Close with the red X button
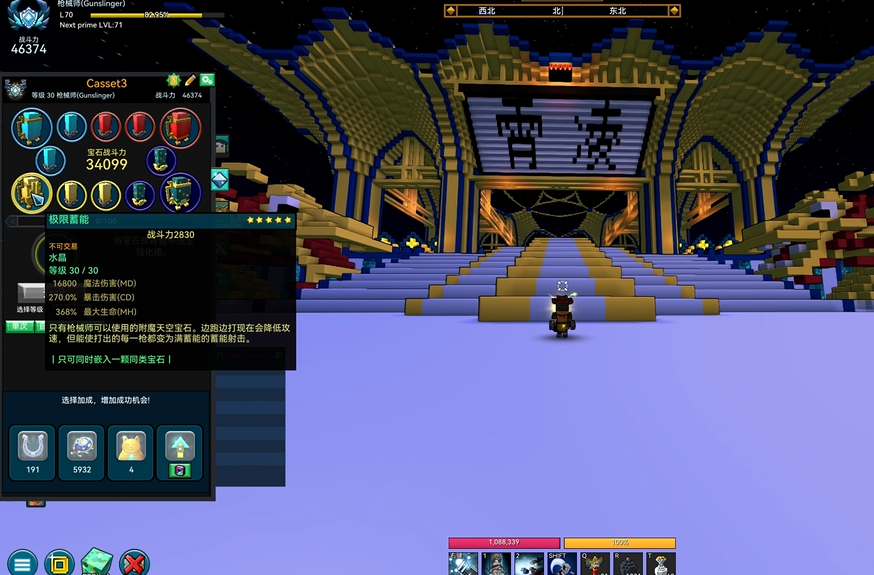The image size is (874, 575). (x=134, y=562)
